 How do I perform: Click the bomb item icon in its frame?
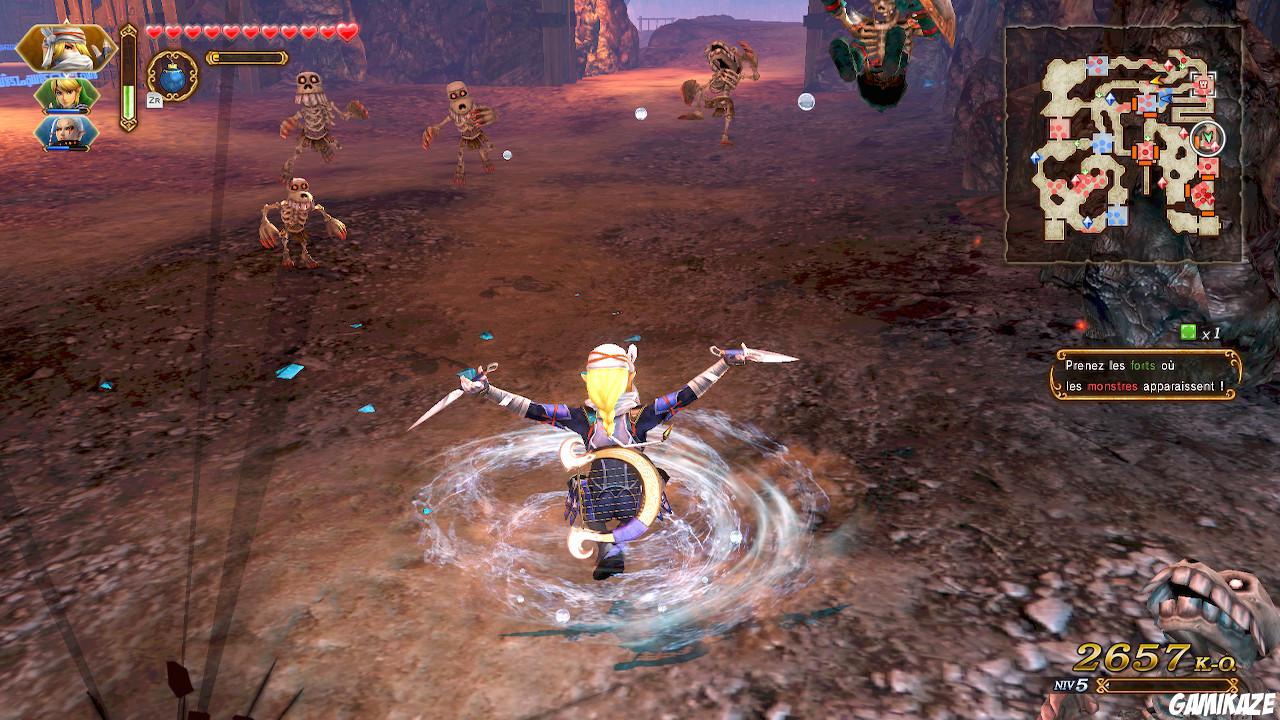(x=172, y=77)
